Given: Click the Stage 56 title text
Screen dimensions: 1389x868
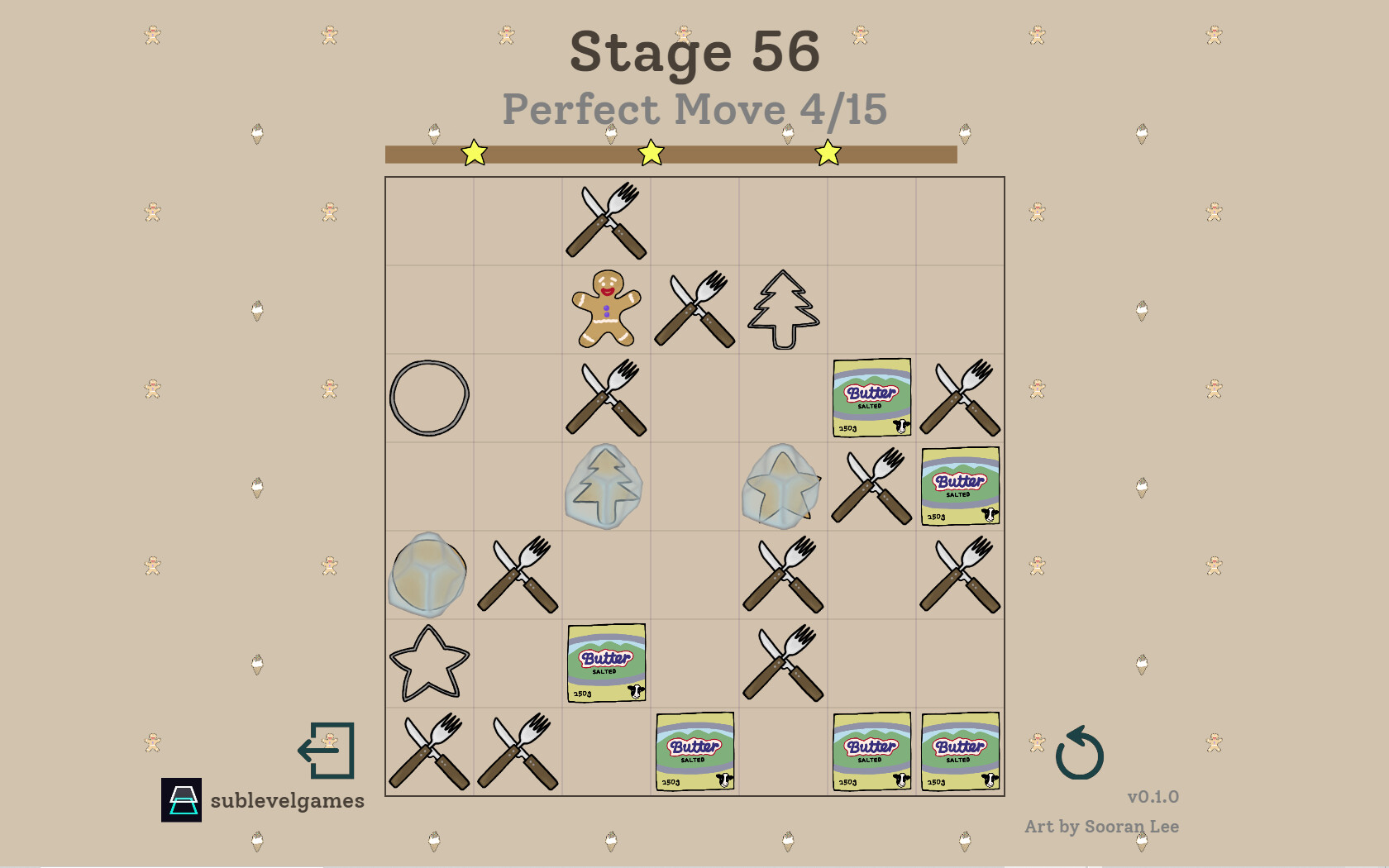Looking at the screenshot, I should pyautogui.click(x=694, y=51).
